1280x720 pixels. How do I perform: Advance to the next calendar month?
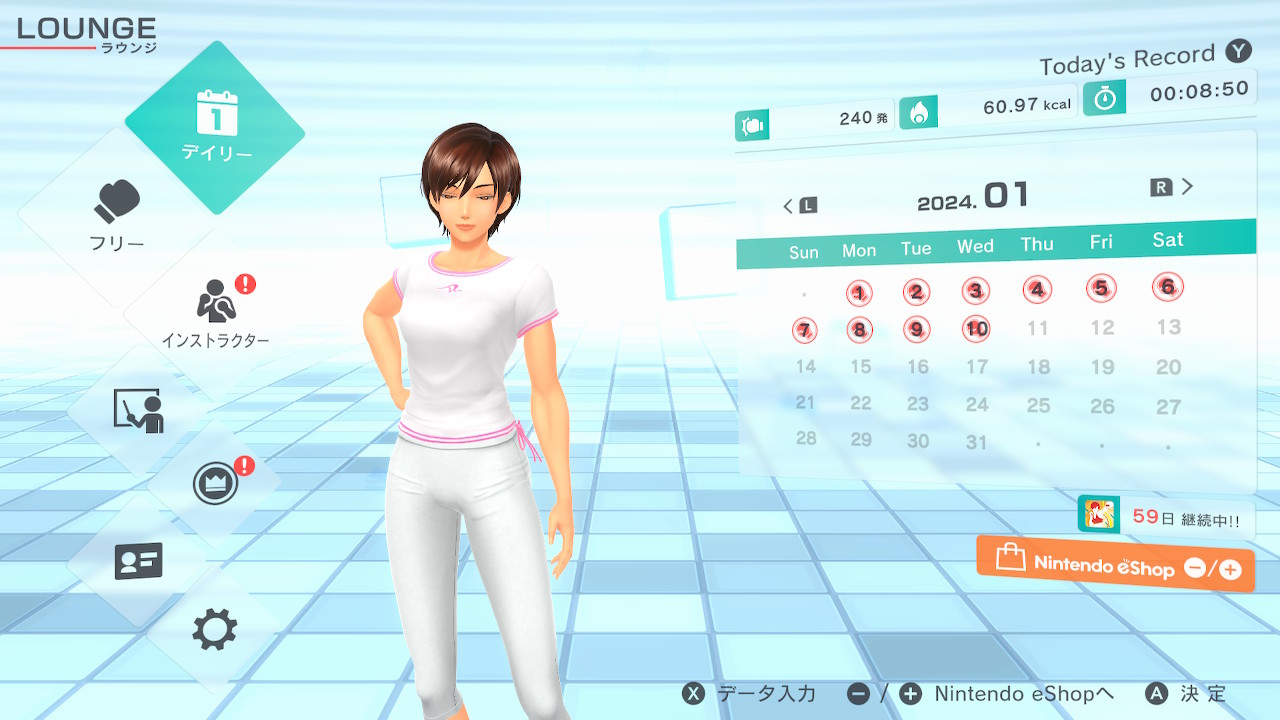[1174, 187]
